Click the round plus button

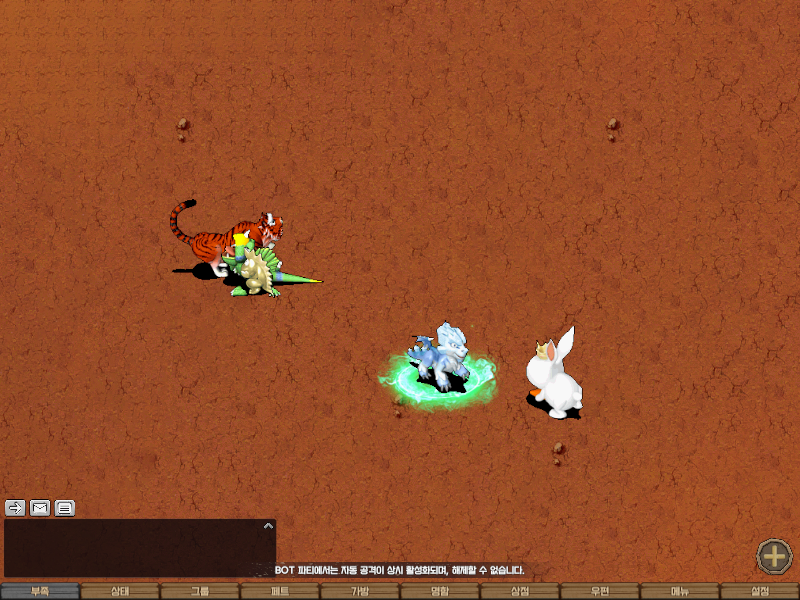(774, 555)
